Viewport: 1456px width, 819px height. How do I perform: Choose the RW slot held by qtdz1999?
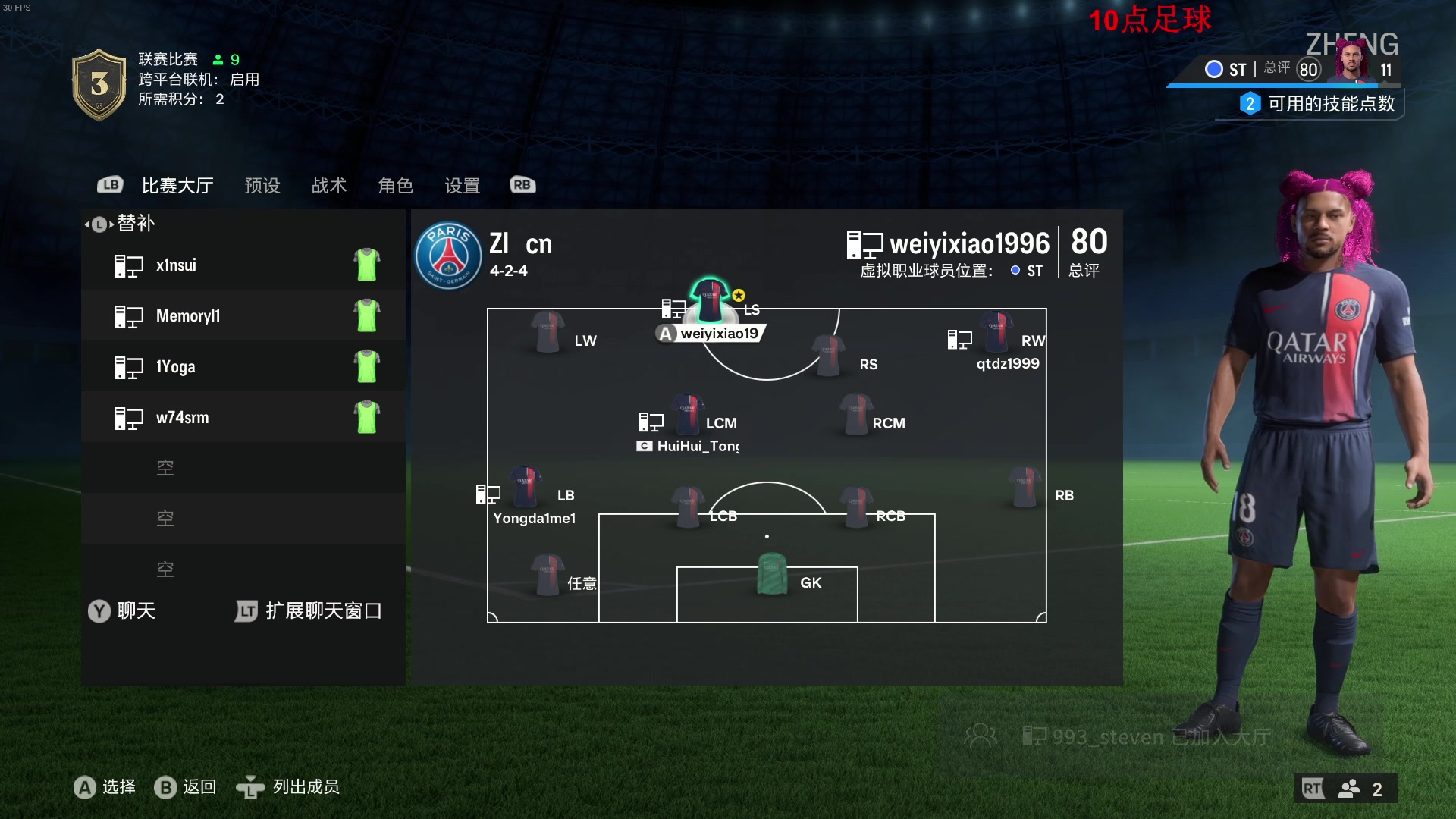[x=996, y=334]
